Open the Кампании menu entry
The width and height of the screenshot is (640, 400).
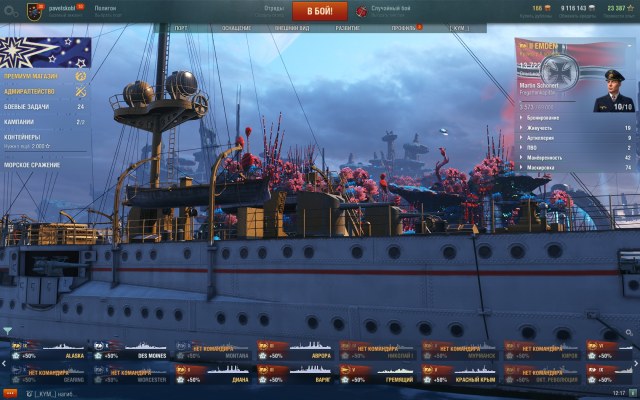coord(22,120)
